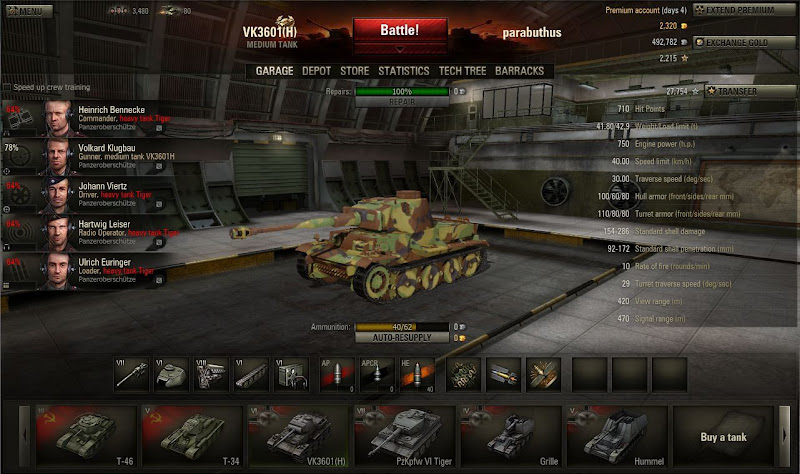Open the Store tab
The height and width of the screenshot is (474, 800).
[x=355, y=71]
